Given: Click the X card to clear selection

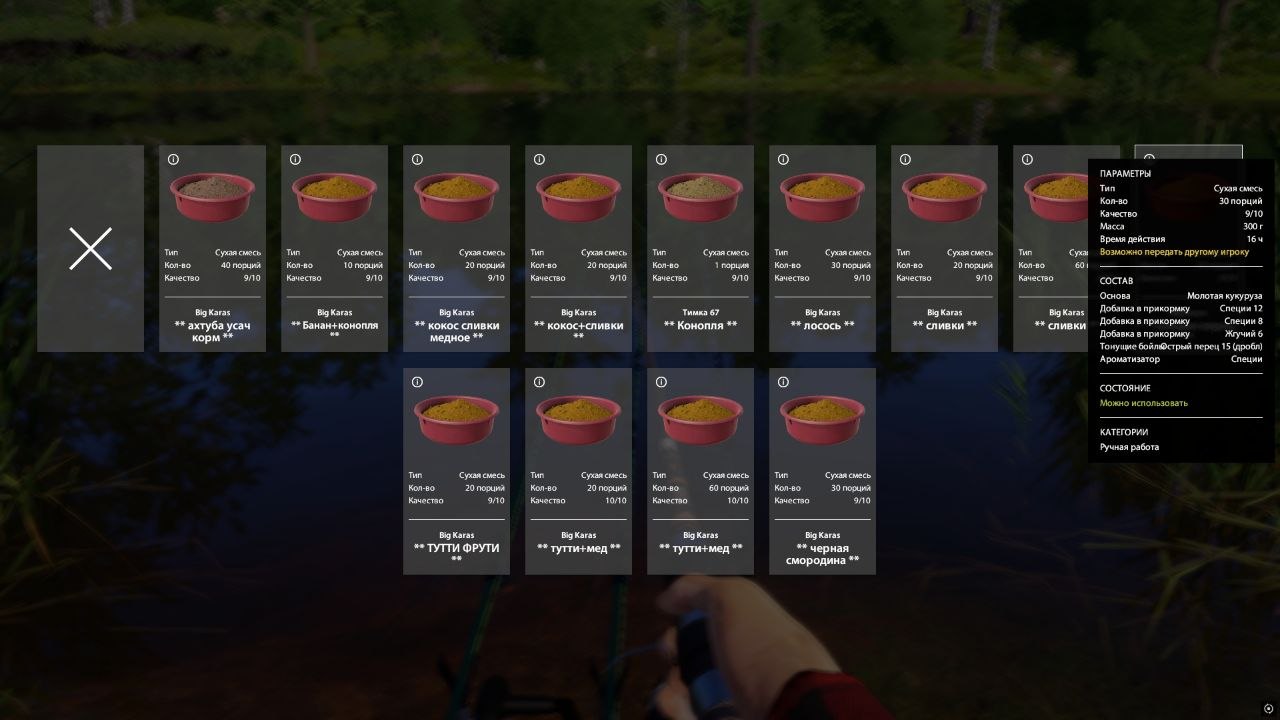Looking at the screenshot, I should pyautogui.click(x=90, y=248).
